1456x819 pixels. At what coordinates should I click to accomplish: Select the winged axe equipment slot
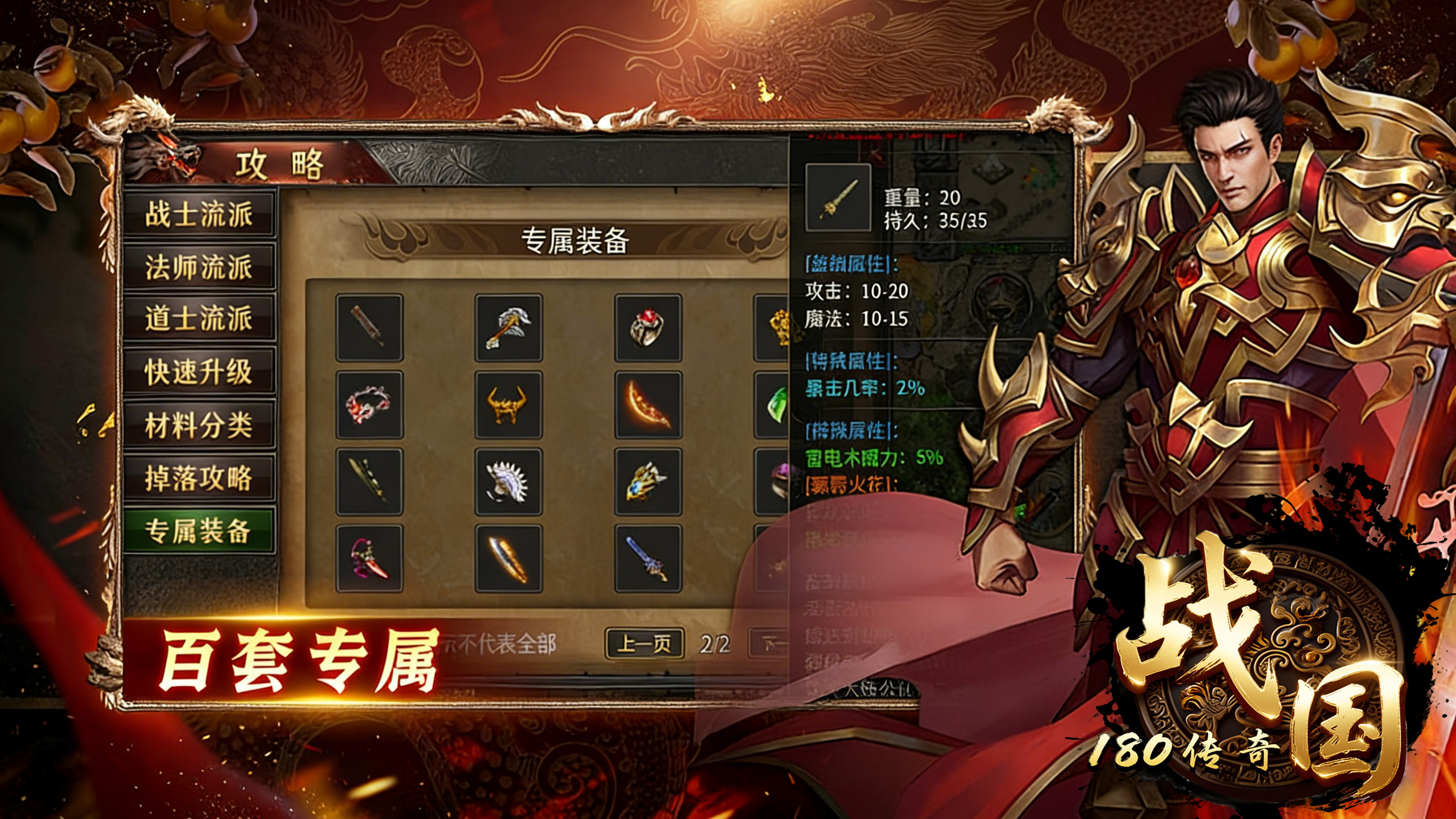pos(509,328)
